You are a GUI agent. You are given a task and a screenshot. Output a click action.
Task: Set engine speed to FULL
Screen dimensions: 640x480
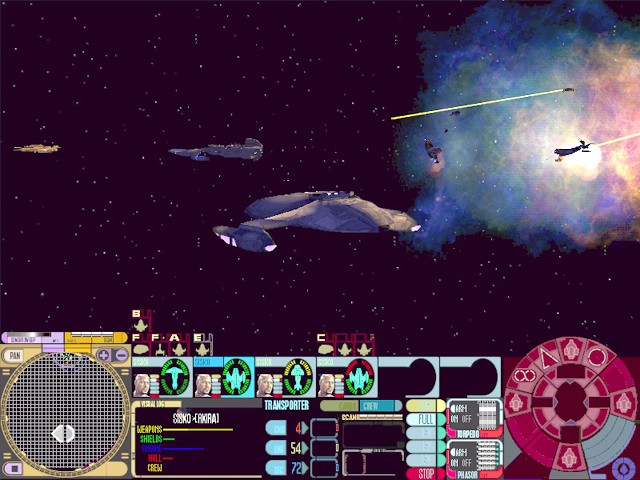pyautogui.click(x=425, y=421)
